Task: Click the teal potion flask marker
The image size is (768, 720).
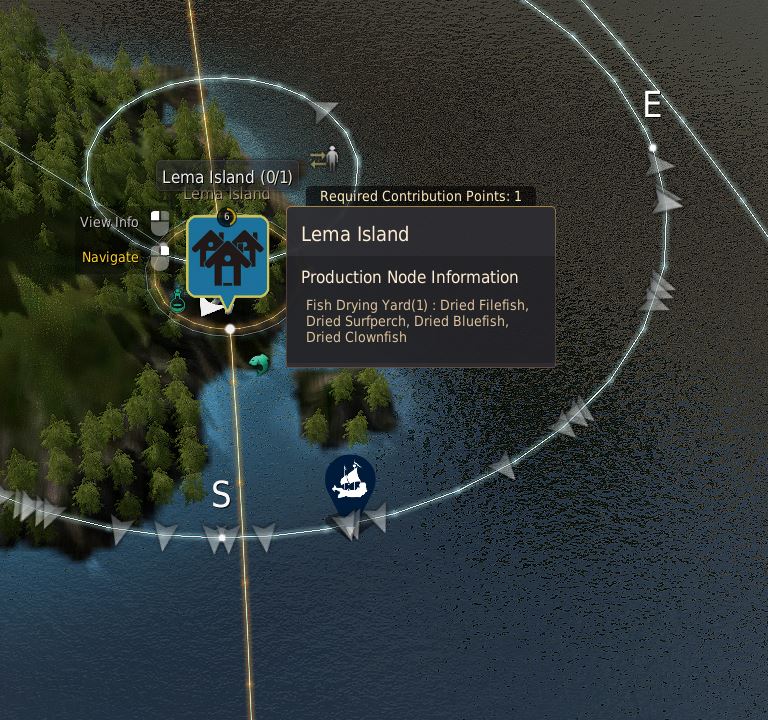Action: 178,299
